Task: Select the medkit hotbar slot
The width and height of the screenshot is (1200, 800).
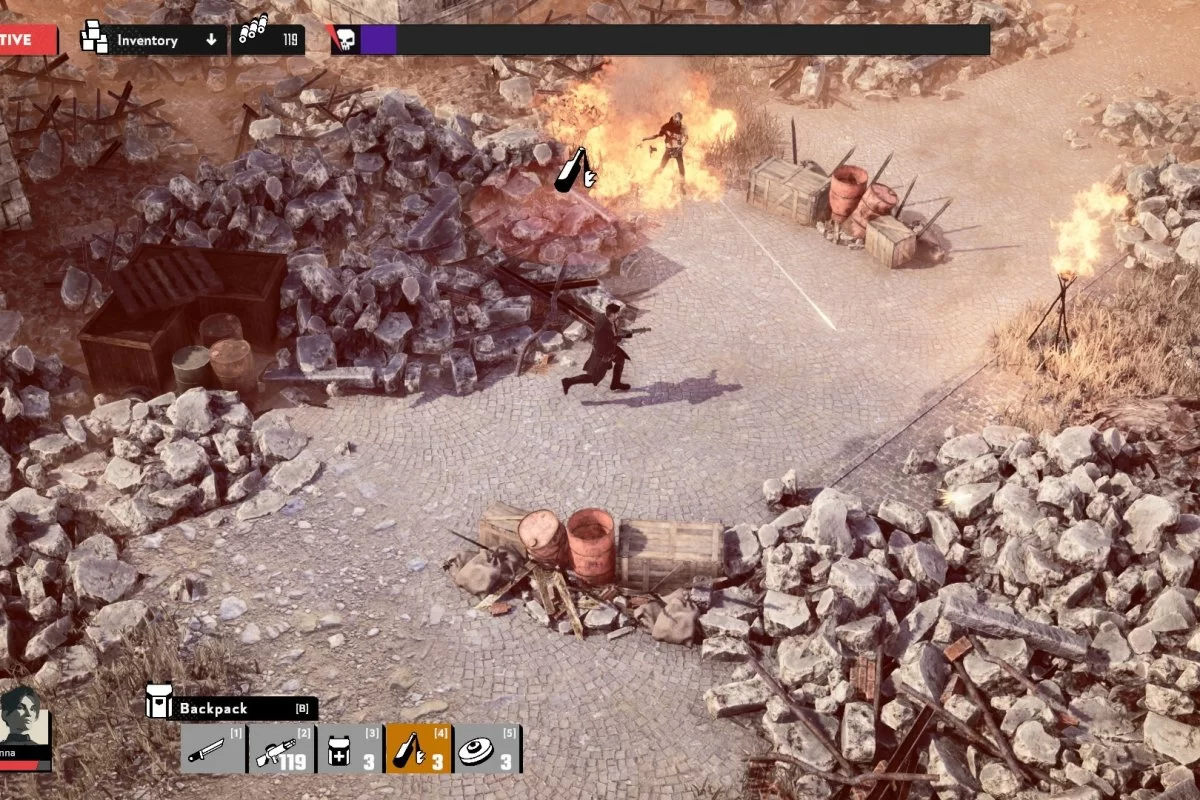Action: coord(349,749)
